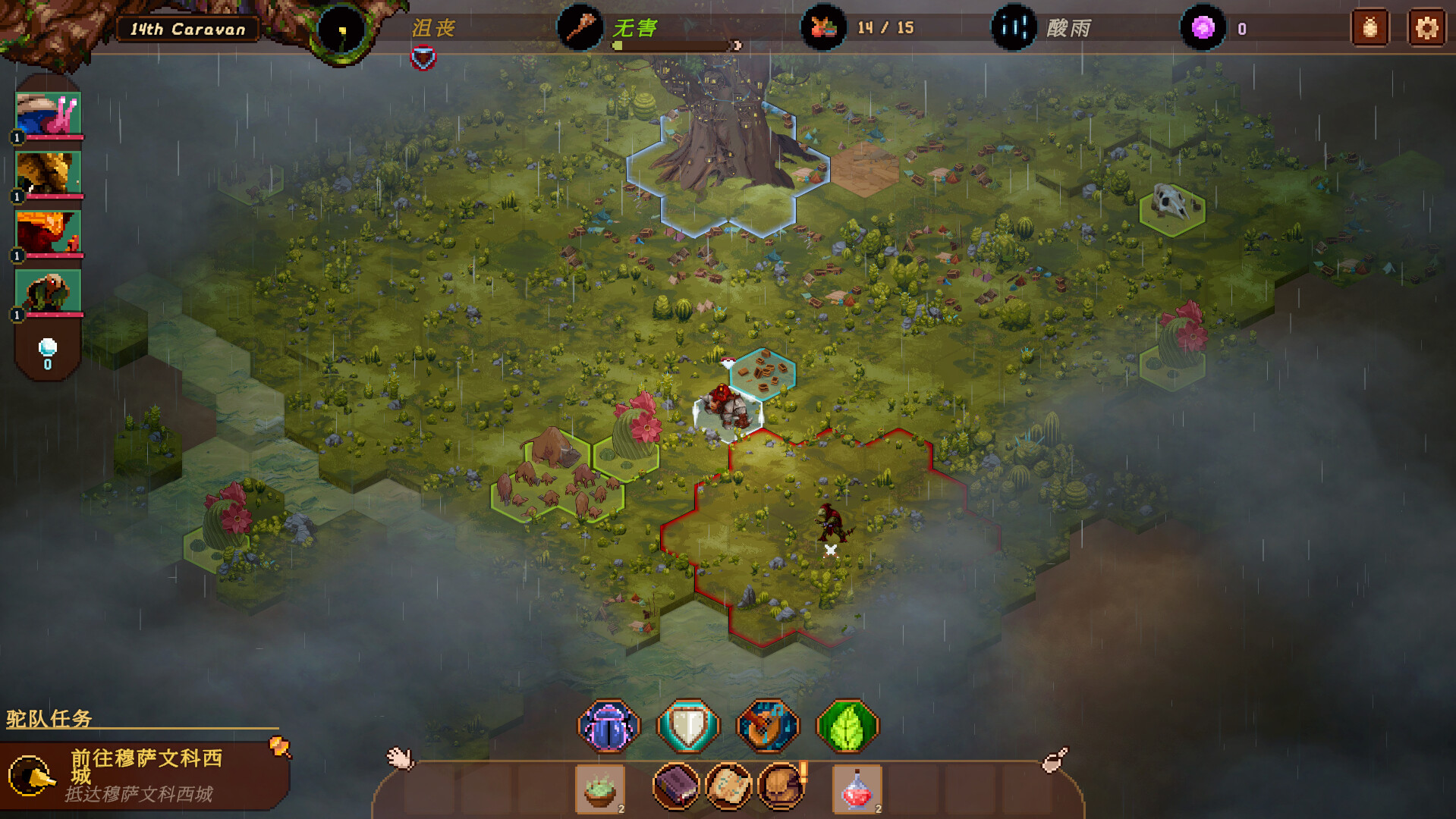Activate the blue scarab beetle ability
Viewport: 1456px width, 819px height.
pyautogui.click(x=609, y=726)
